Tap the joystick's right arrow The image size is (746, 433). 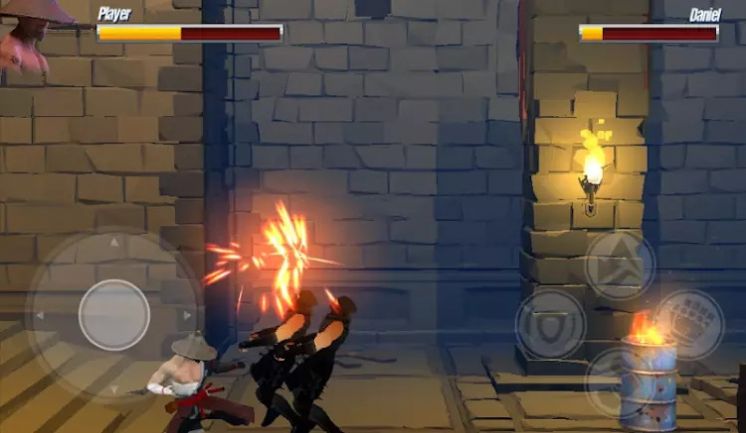pyautogui.click(x=187, y=316)
